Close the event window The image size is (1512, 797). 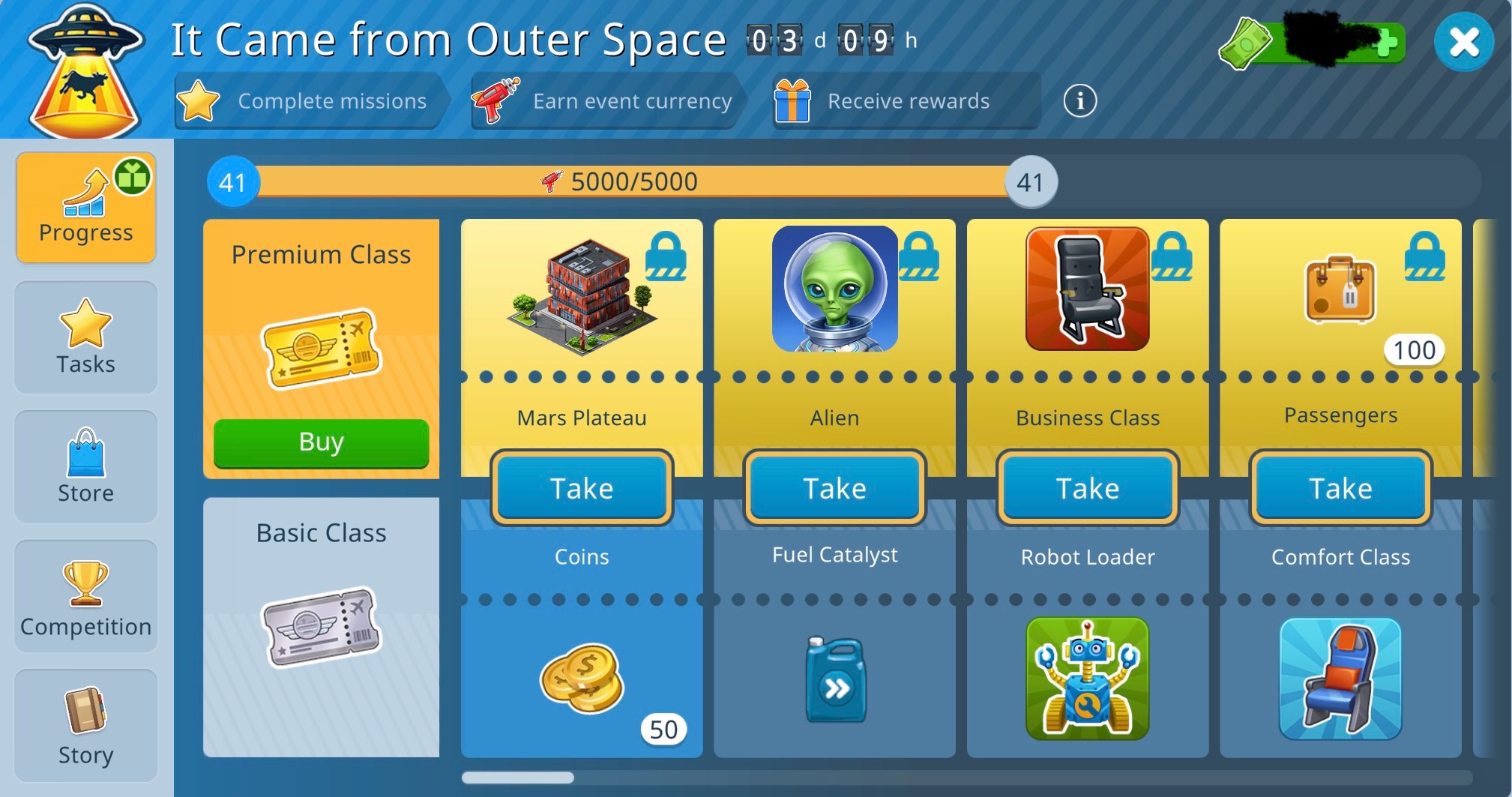pos(1463,42)
